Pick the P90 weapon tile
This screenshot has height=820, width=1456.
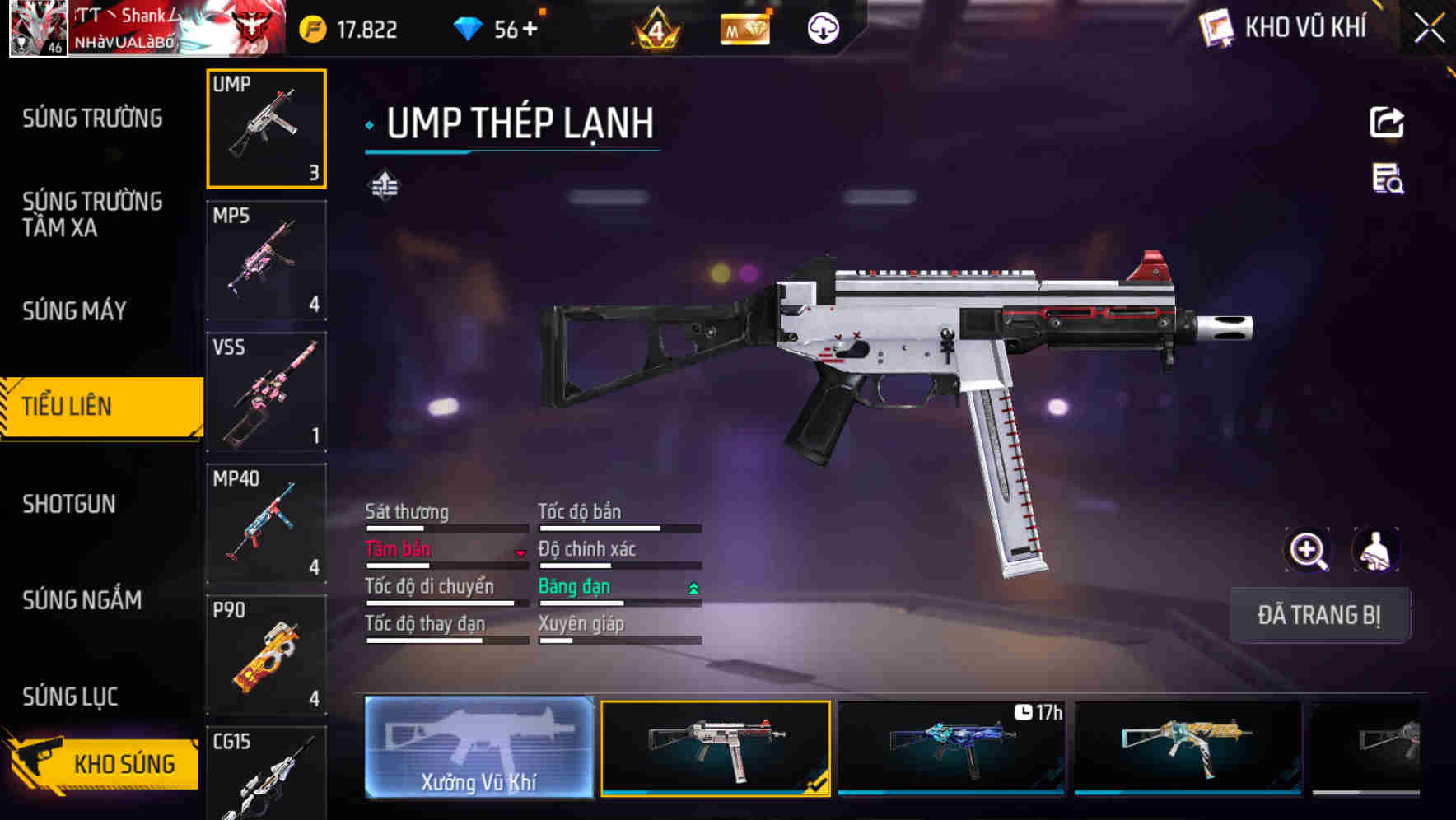pos(266,655)
